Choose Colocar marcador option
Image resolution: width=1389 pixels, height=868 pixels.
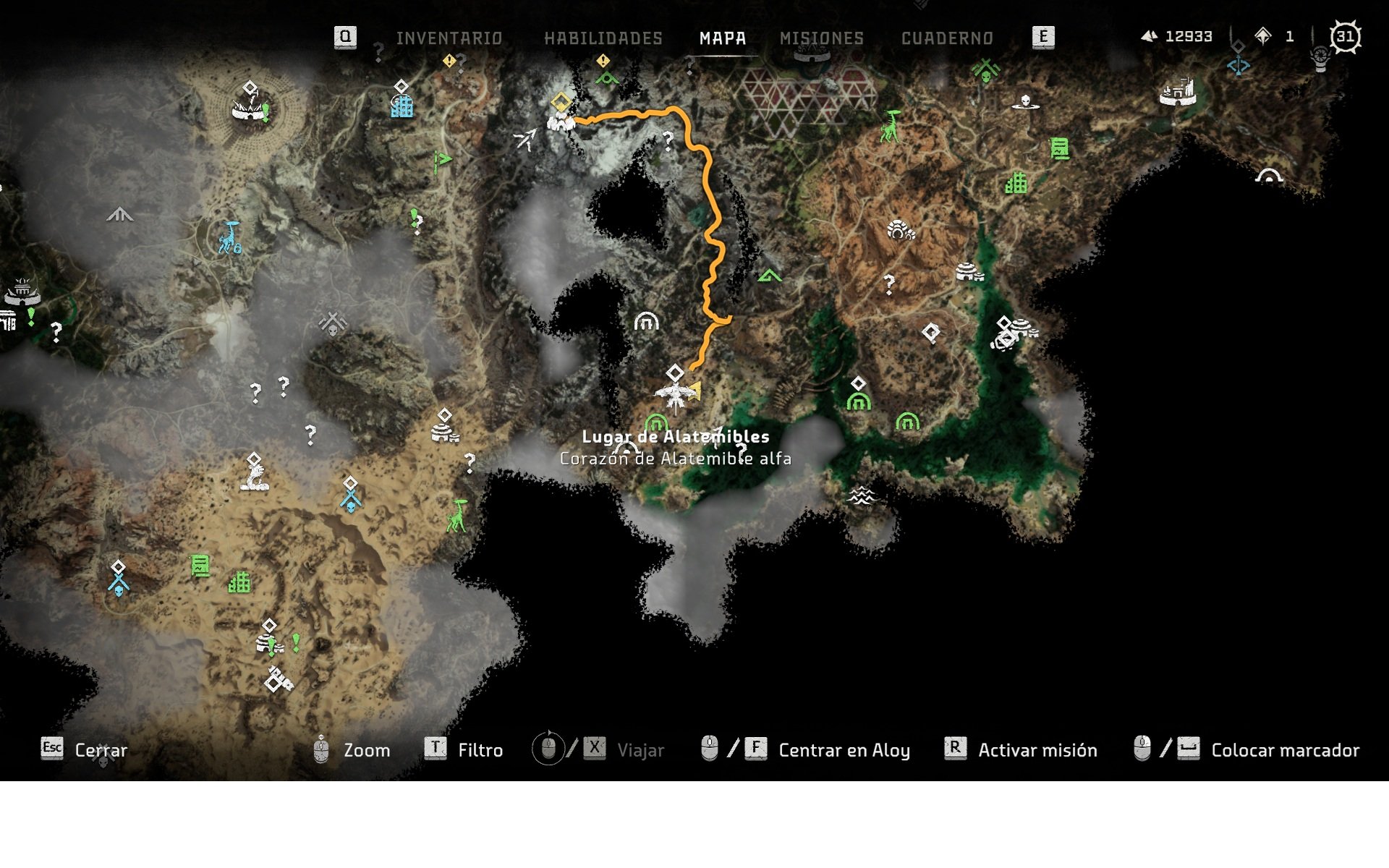point(1285,750)
